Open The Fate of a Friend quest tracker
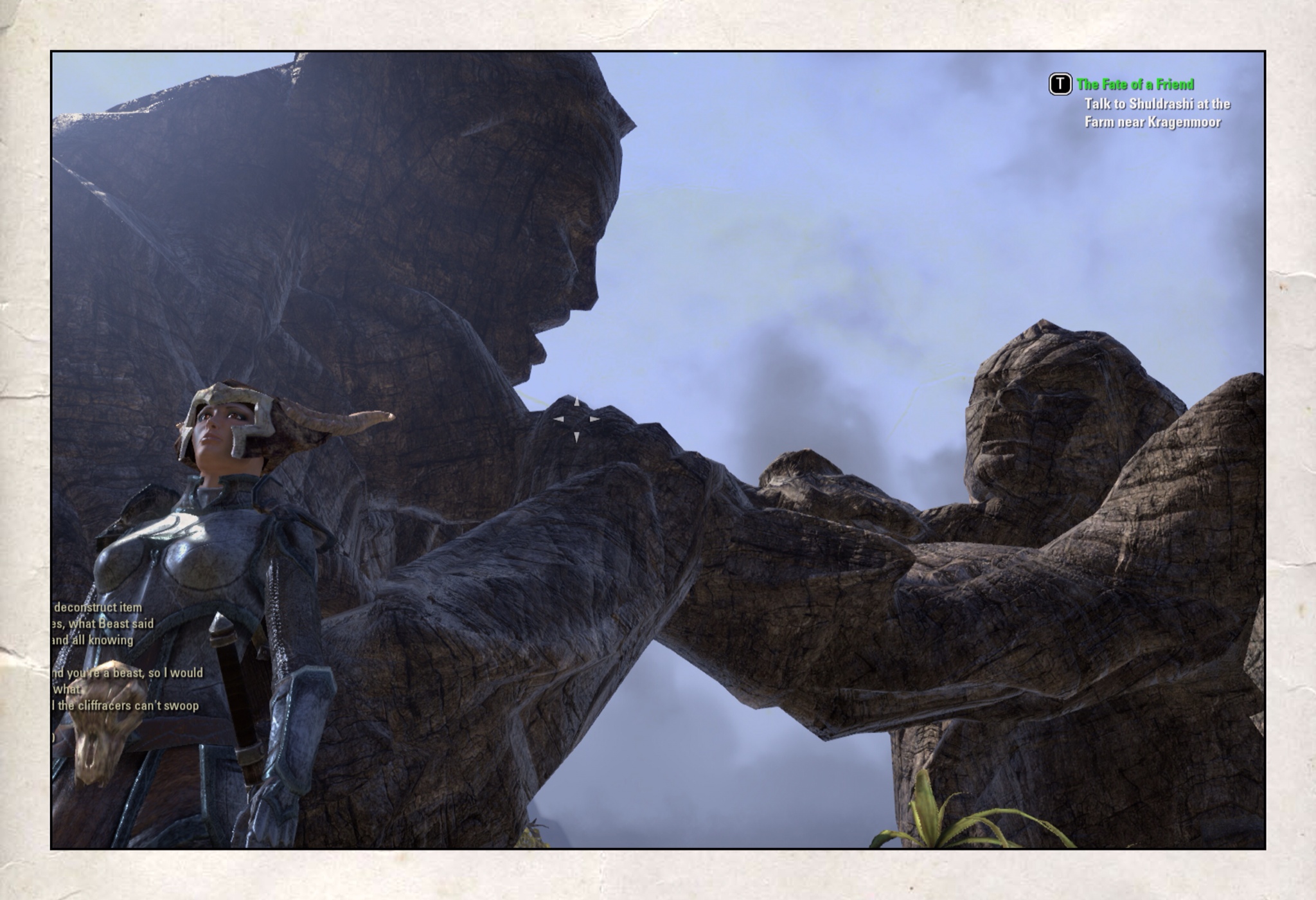 1135,84
